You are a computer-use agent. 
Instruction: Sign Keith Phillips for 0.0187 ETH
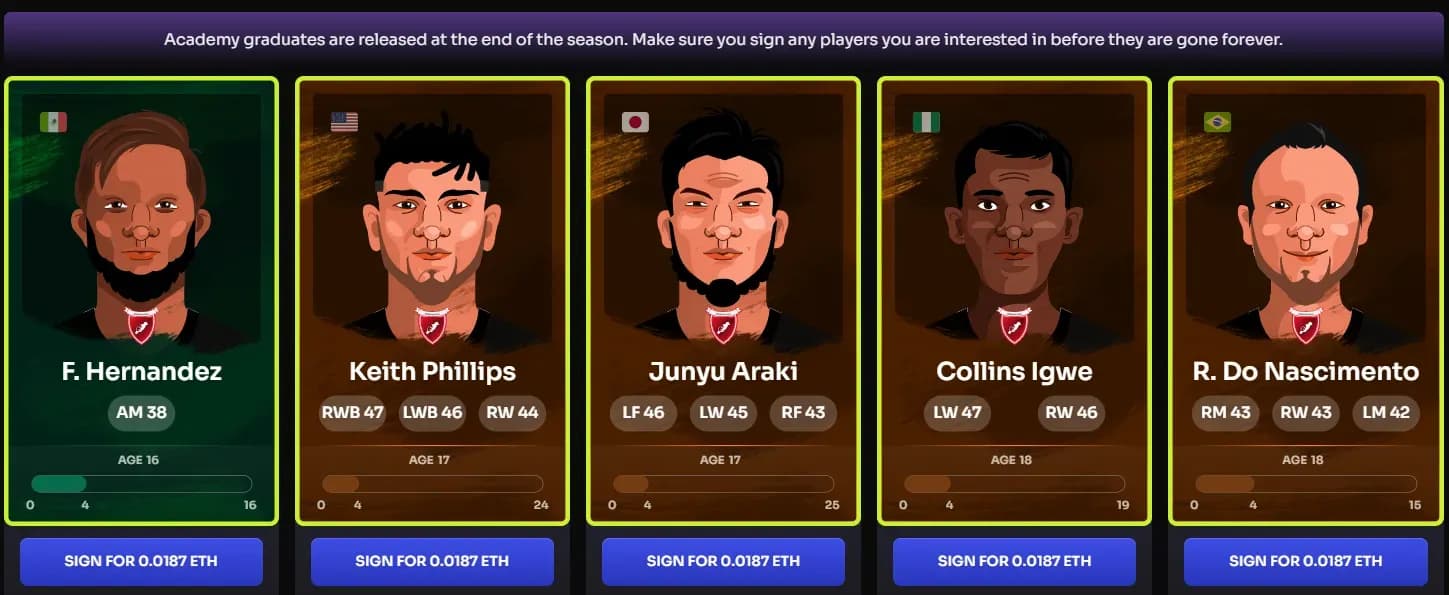(x=432, y=561)
